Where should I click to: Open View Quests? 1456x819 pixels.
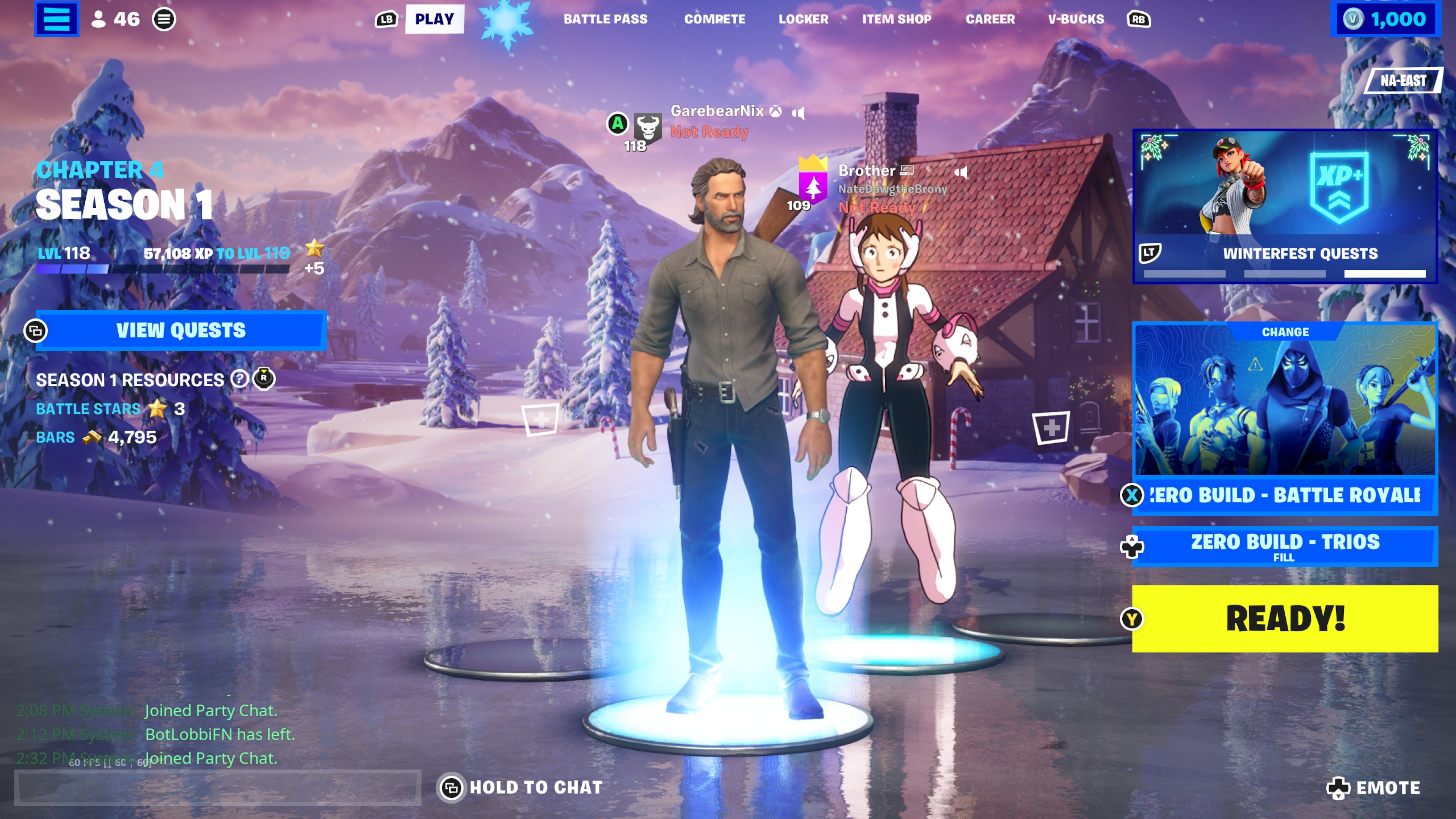[x=180, y=330]
